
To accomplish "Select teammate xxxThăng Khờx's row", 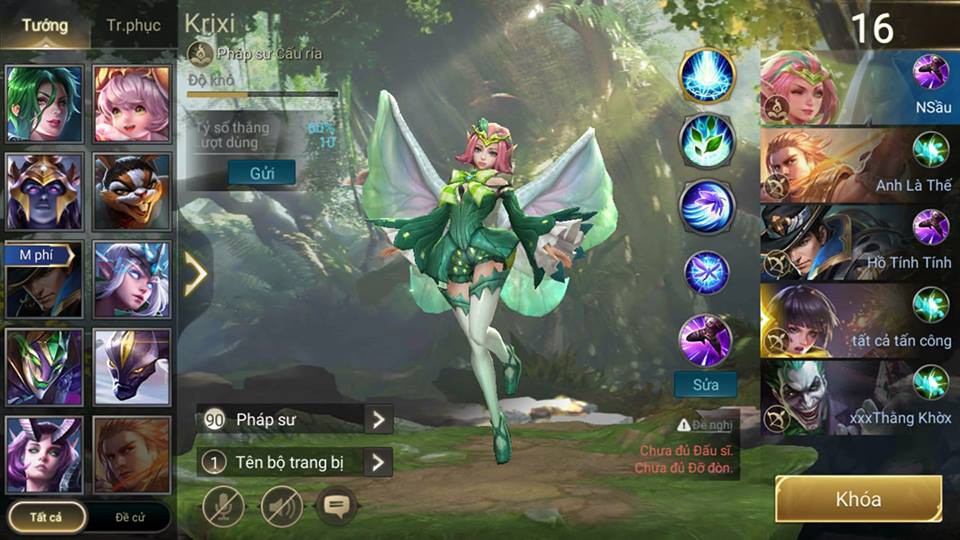I will pyautogui.click(x=858, y=397).
